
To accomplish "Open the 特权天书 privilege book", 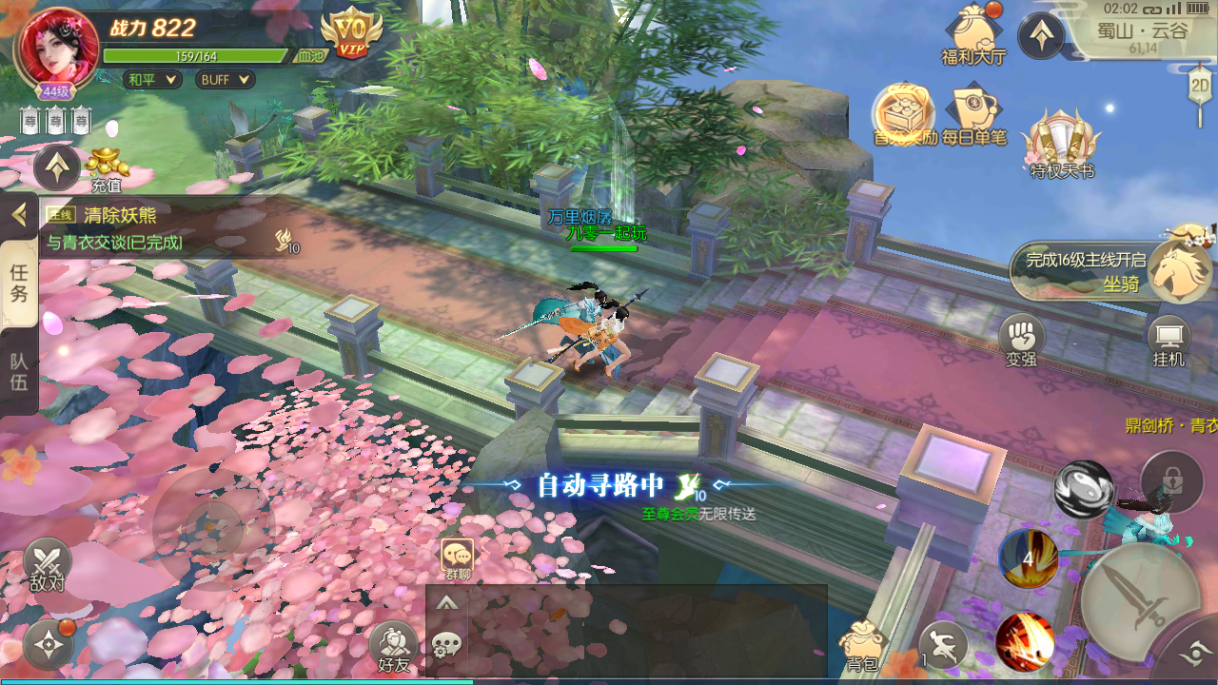I will tap(1061, 143).
